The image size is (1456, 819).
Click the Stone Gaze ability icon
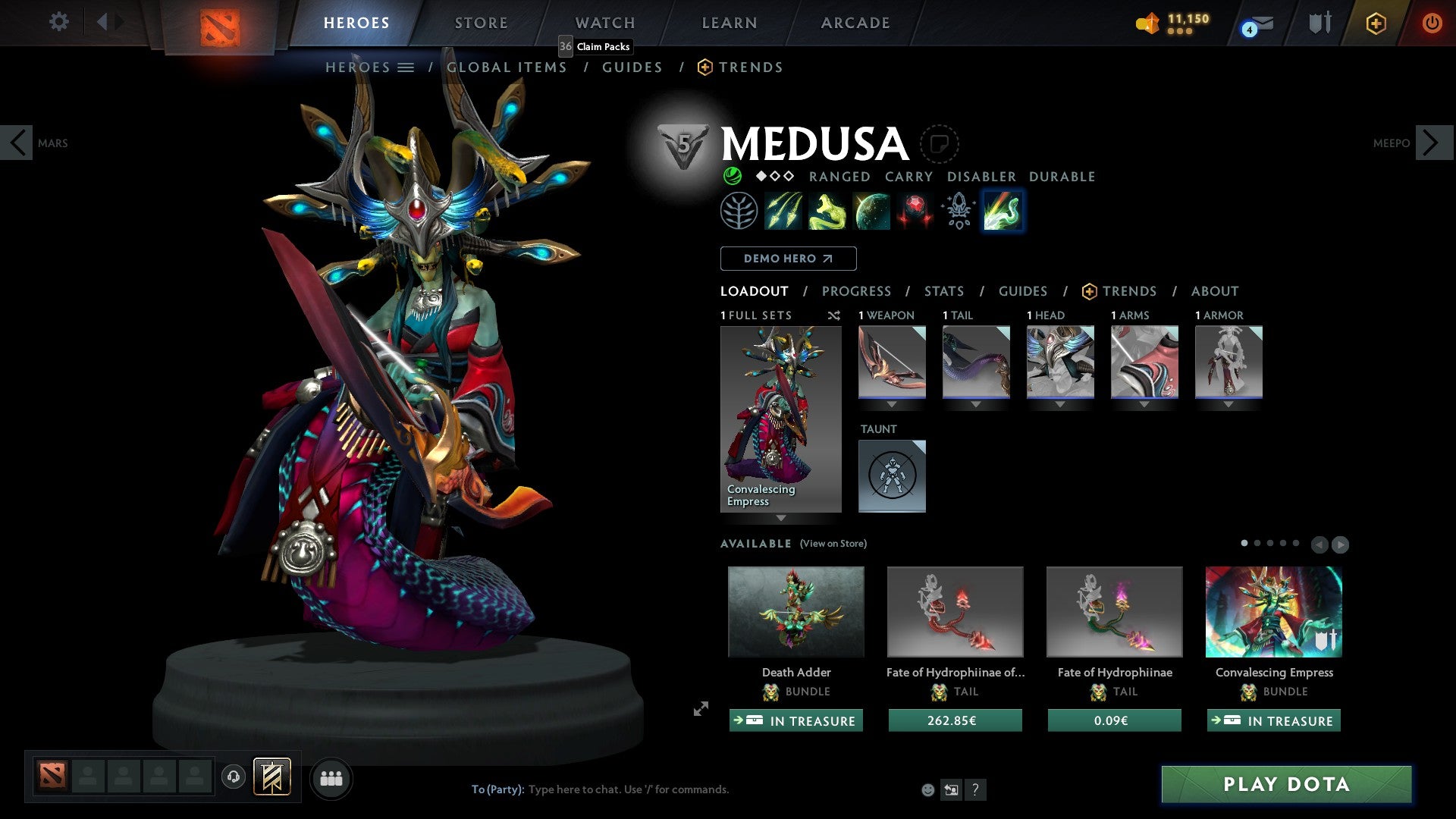click(915, 211)
